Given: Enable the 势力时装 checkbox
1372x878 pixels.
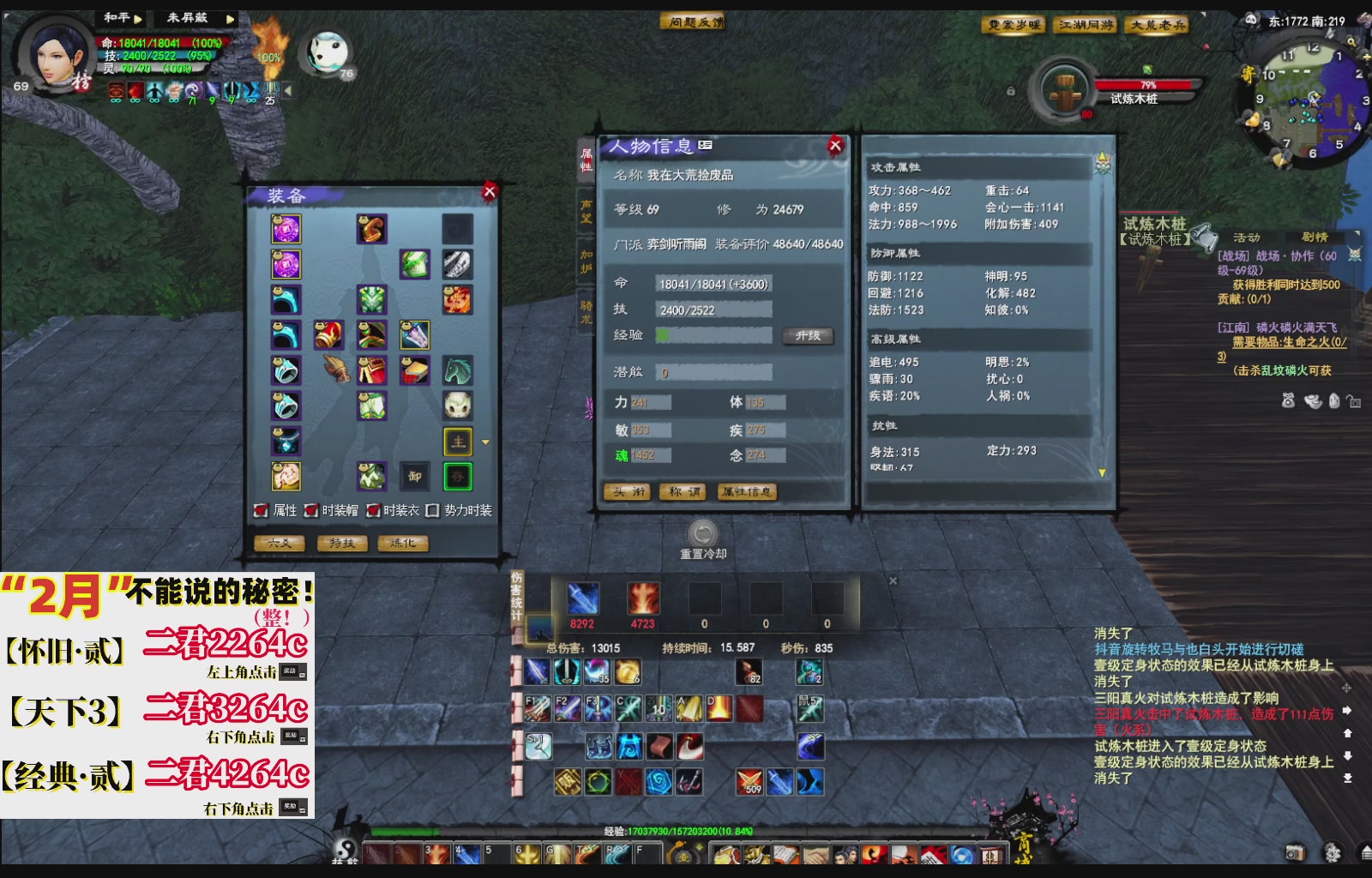Looking at the screenshot, I should click(432, 508).
